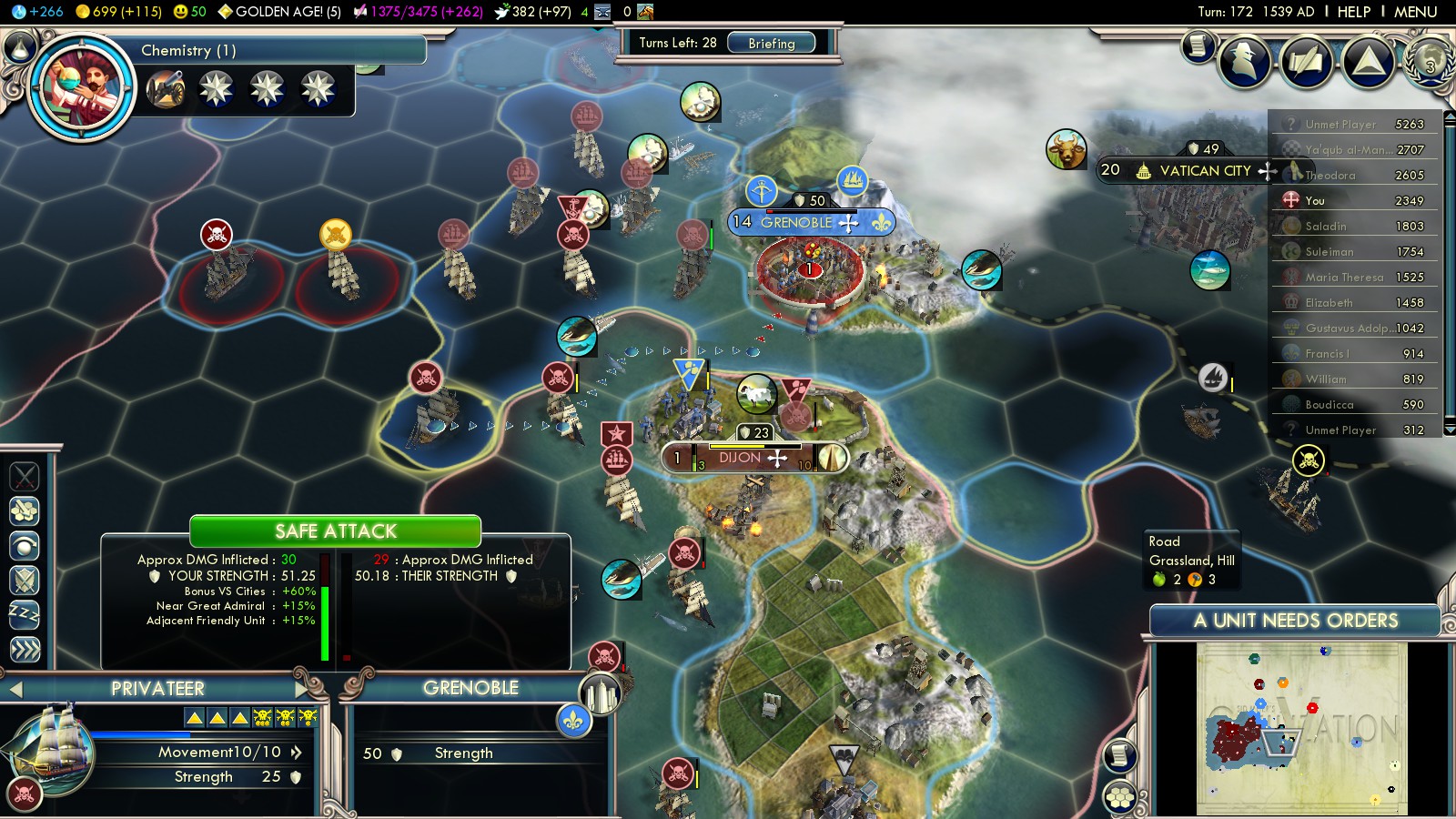
Task: Put the Privateer to sleep with Zzz button
Action: tap(25, 614)
